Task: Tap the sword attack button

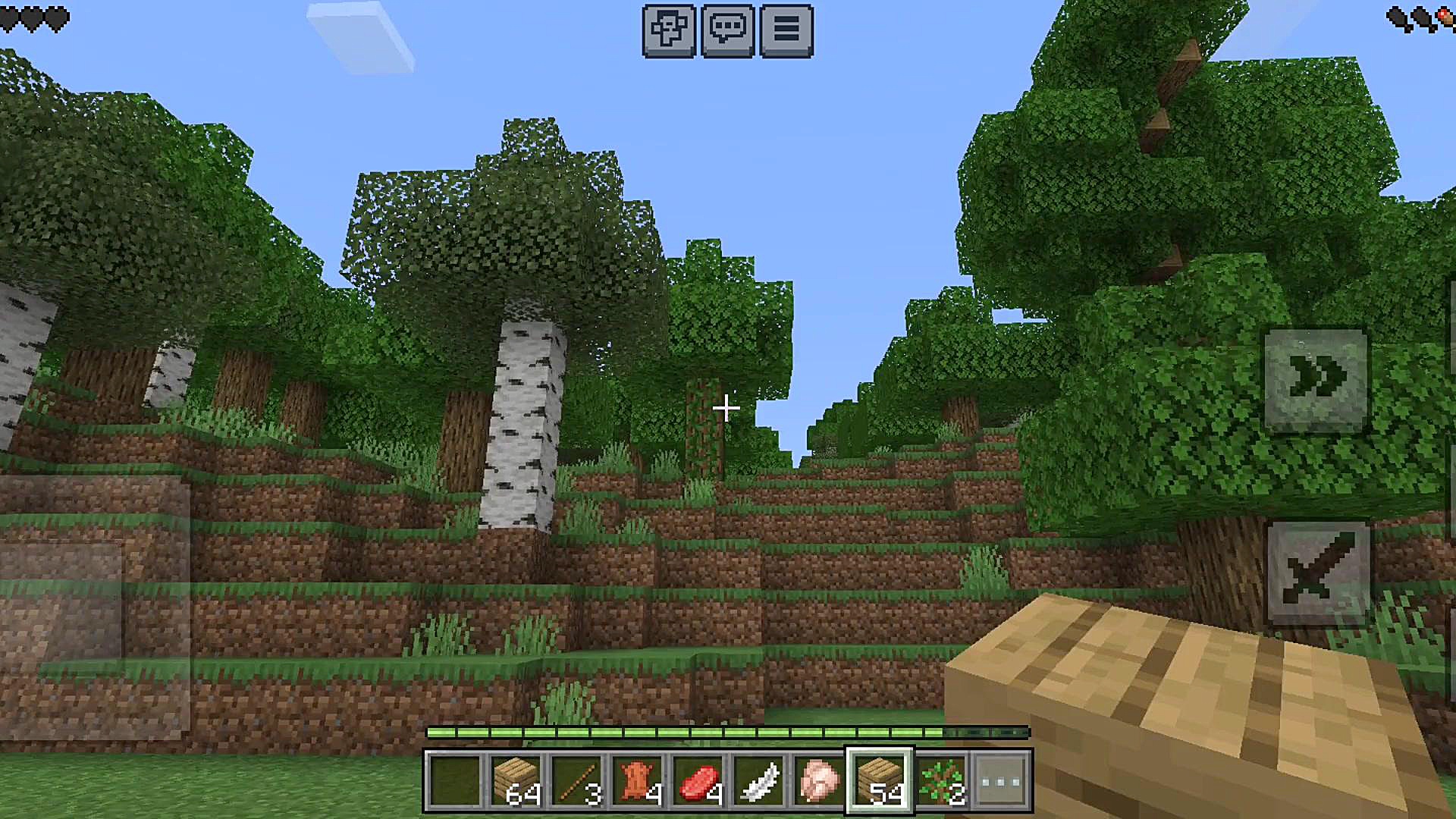Action: coord(1318,573)
